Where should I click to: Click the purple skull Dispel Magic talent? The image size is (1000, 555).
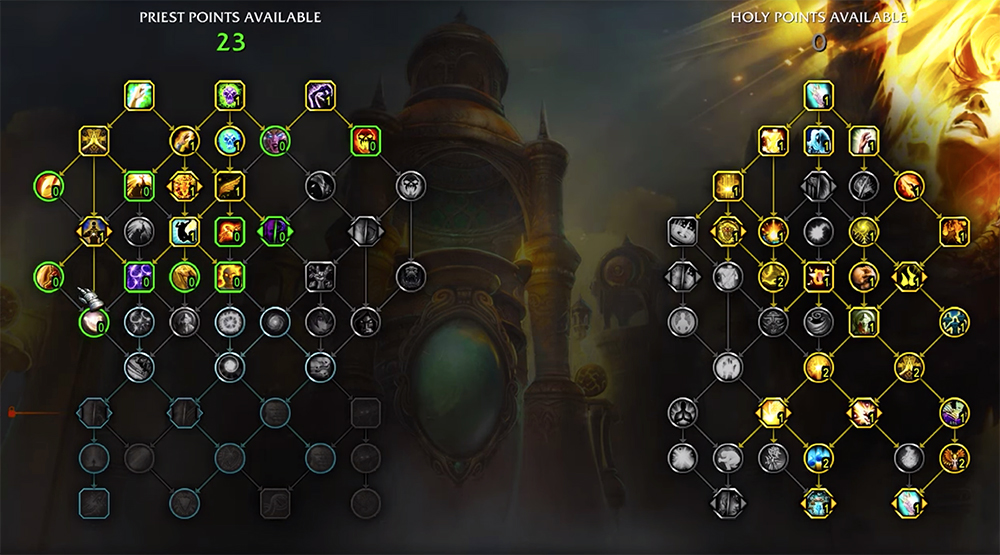231,96
